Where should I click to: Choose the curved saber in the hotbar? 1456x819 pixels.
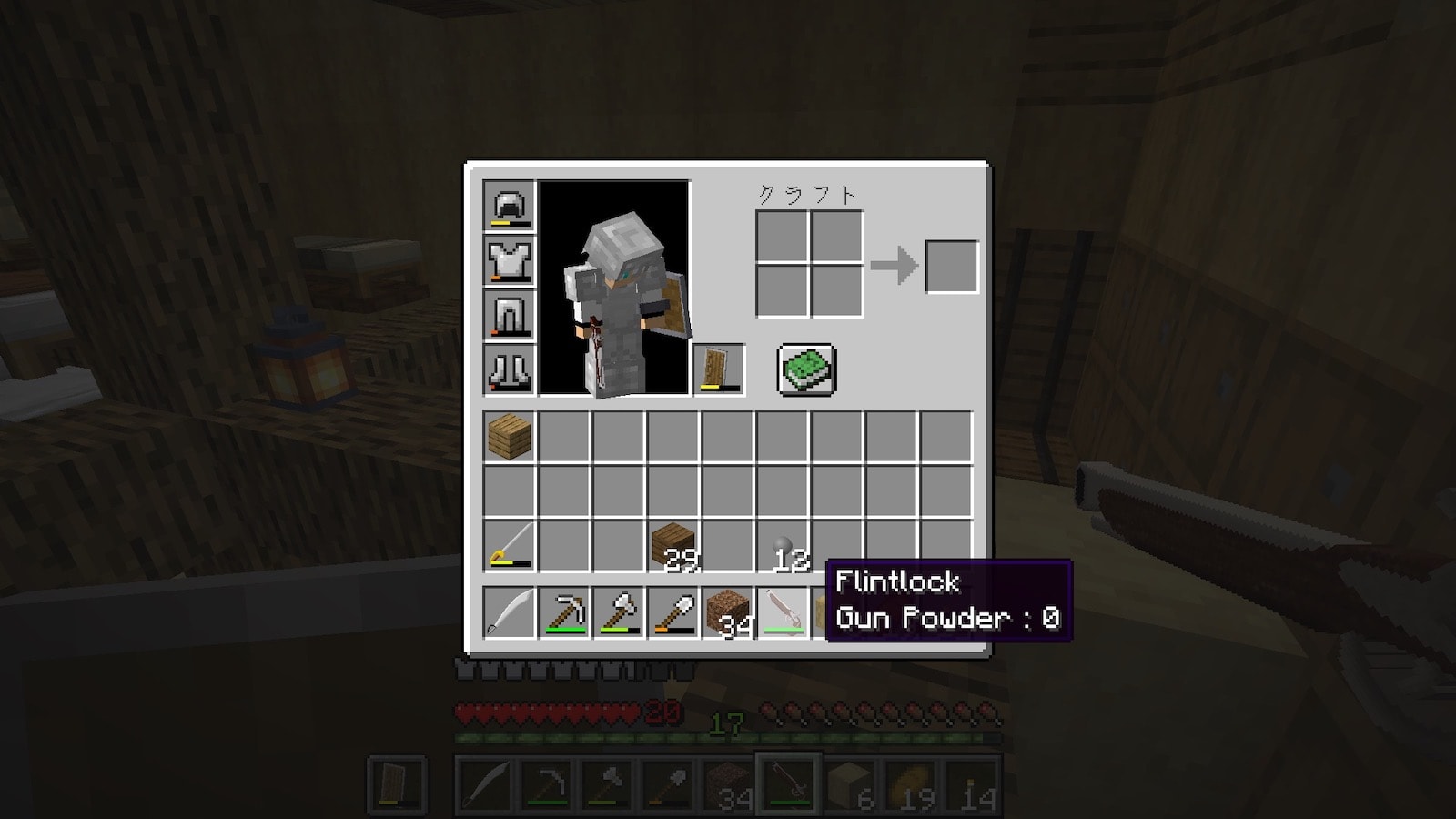click(x=510, y=612)
